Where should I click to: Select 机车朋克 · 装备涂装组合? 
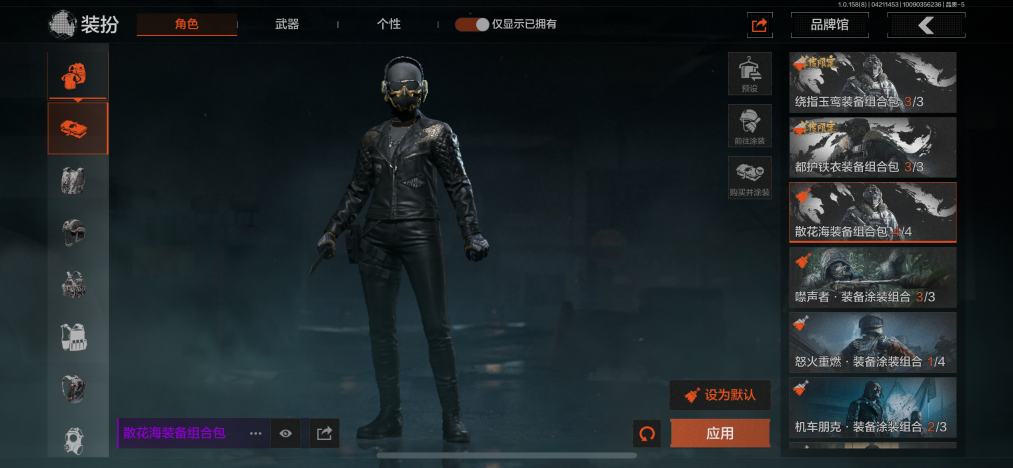[873, 407]
